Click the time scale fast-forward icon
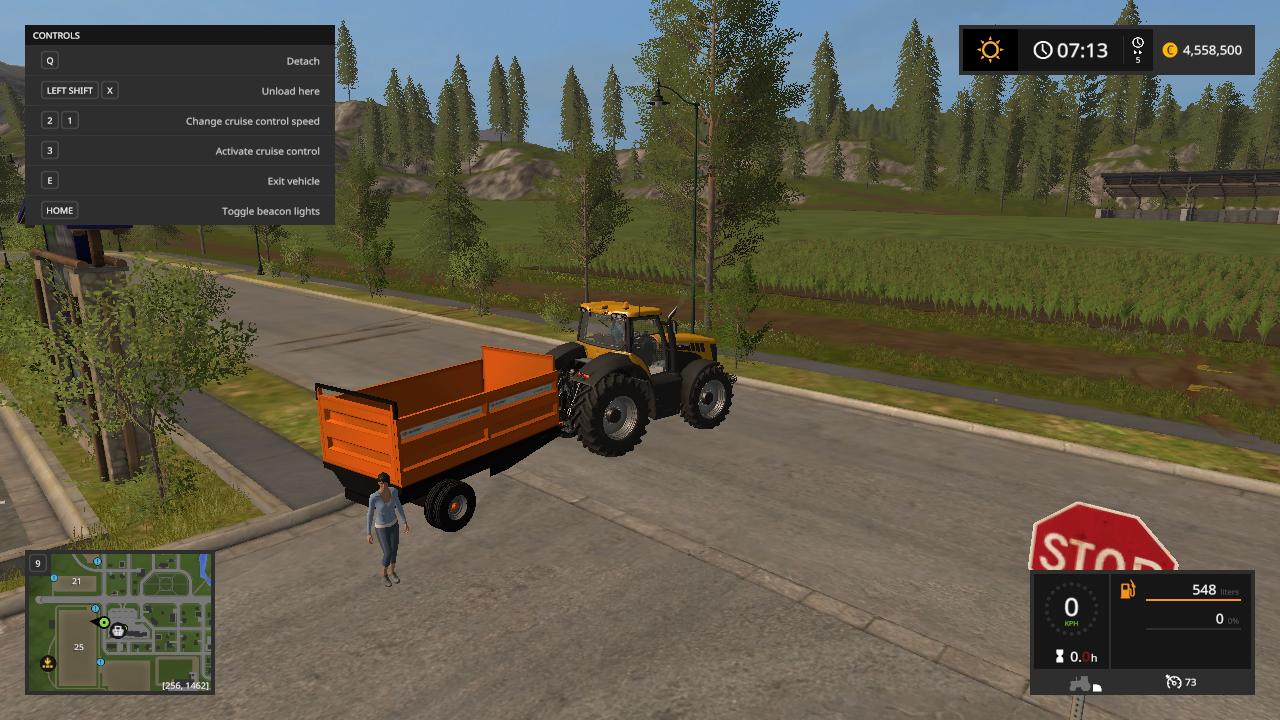 [x=1138, y=50]
